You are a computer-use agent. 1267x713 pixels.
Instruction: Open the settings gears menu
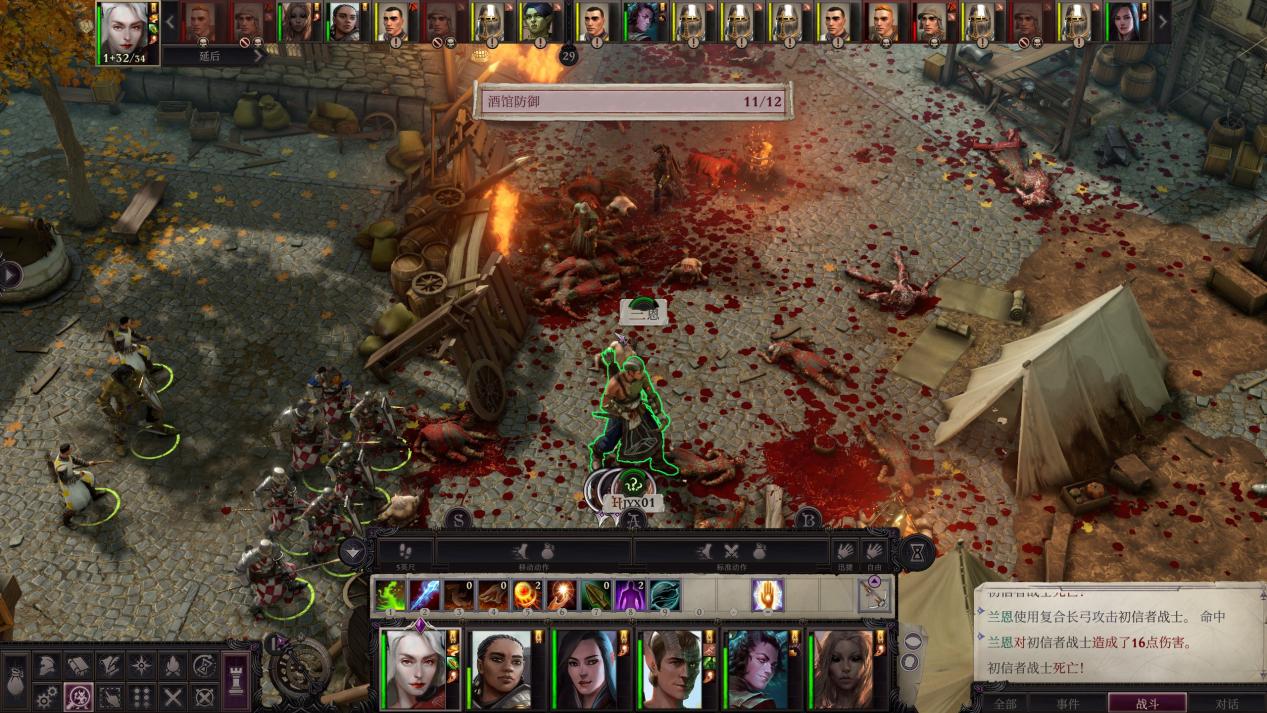(46, 696)
